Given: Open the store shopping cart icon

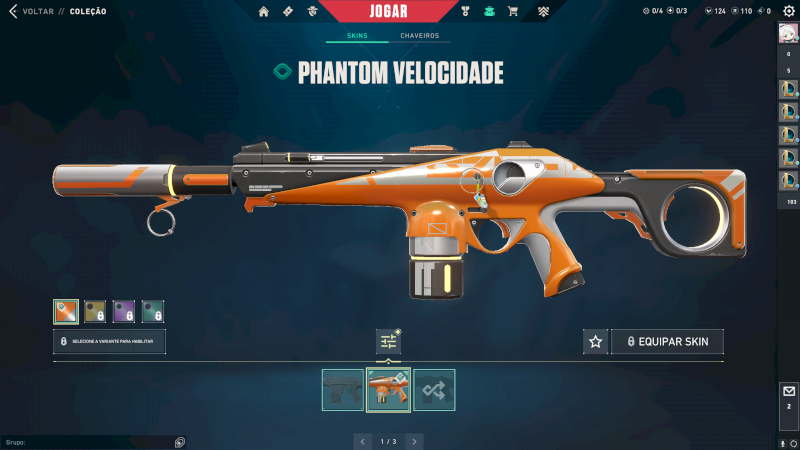Looking at the screenshot, I should click(513, 12).
